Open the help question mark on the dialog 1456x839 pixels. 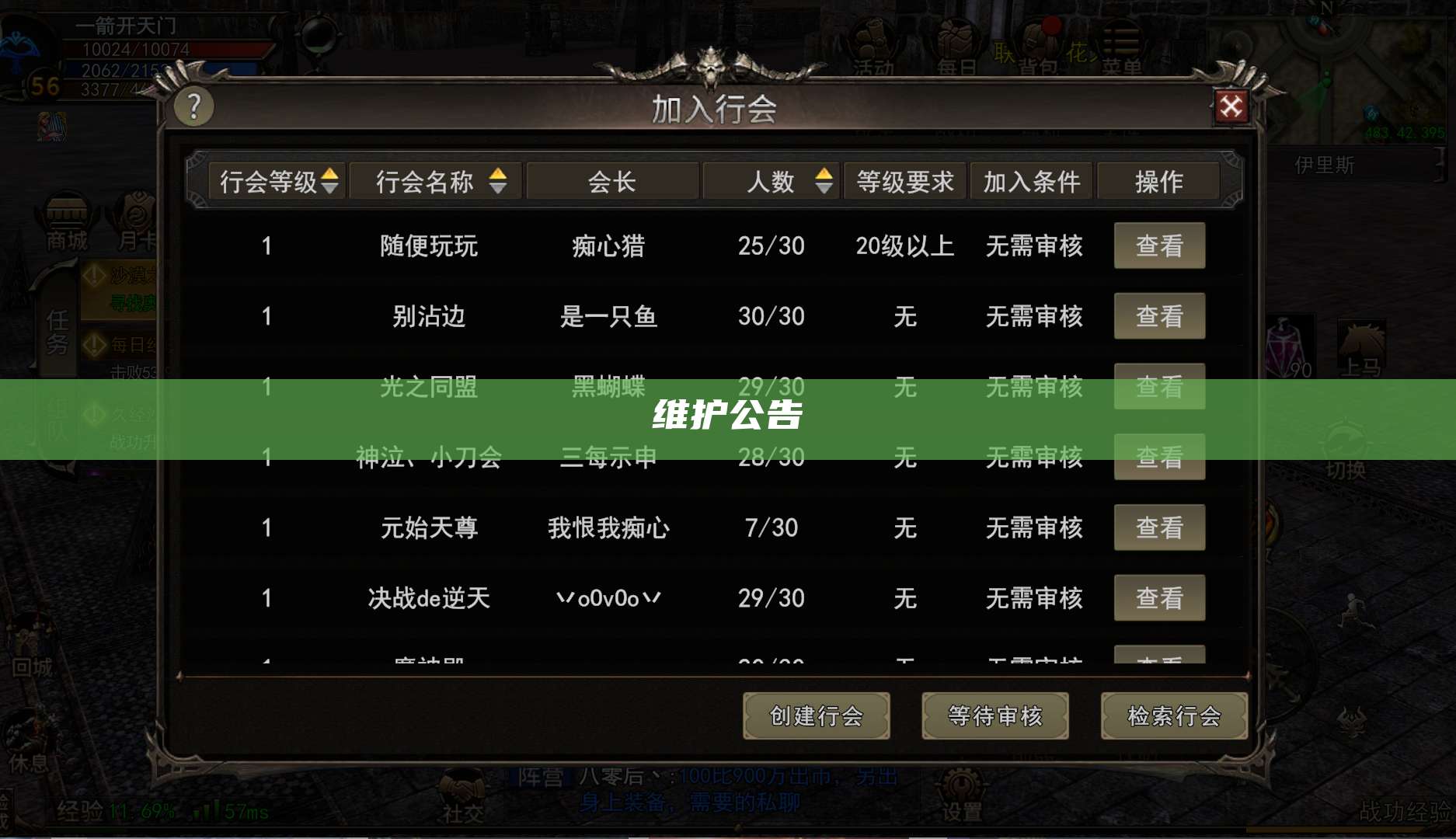194,107
